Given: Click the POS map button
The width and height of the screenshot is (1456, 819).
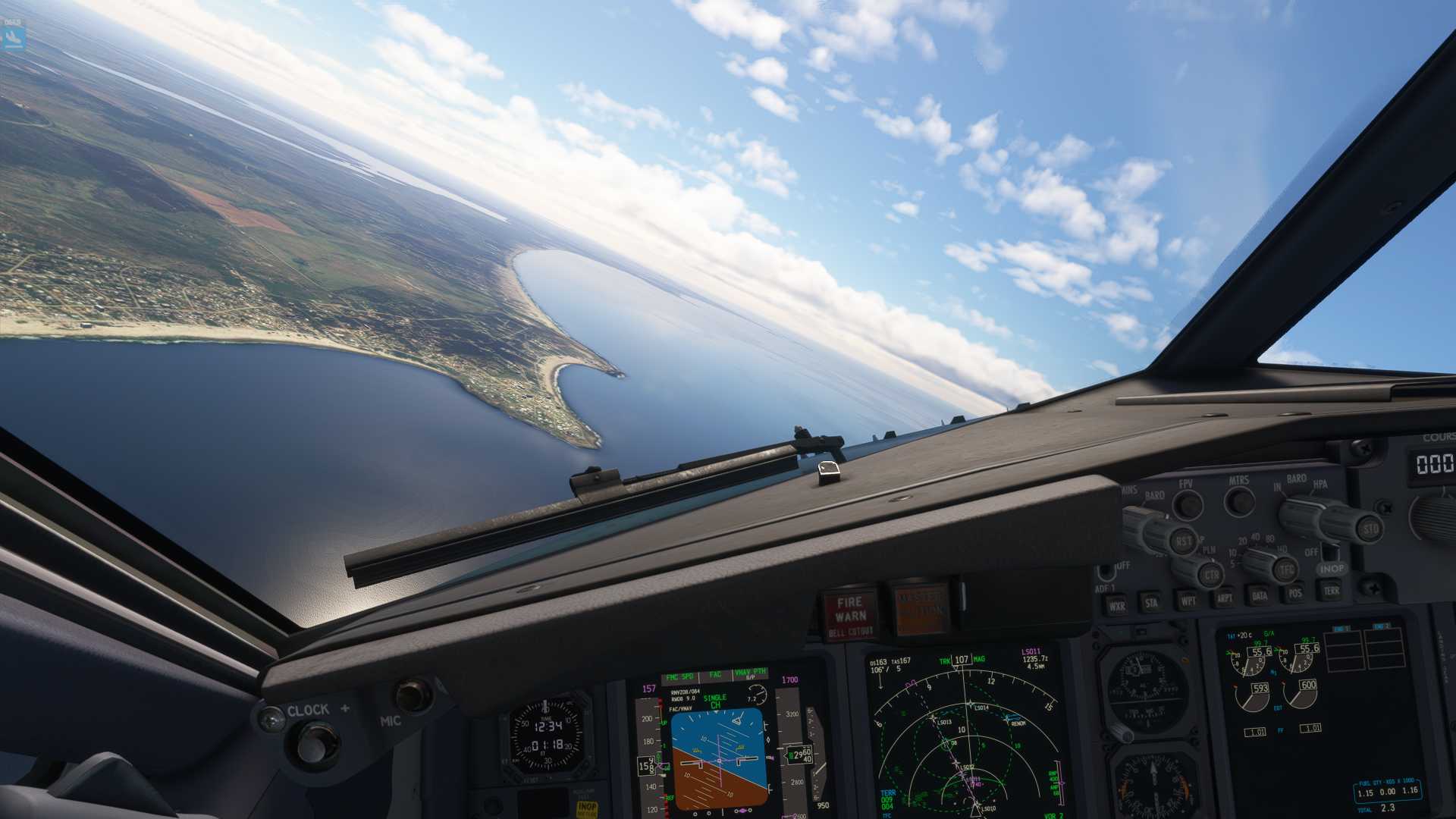Looking at the screenshot, I should pos(1295,592).
